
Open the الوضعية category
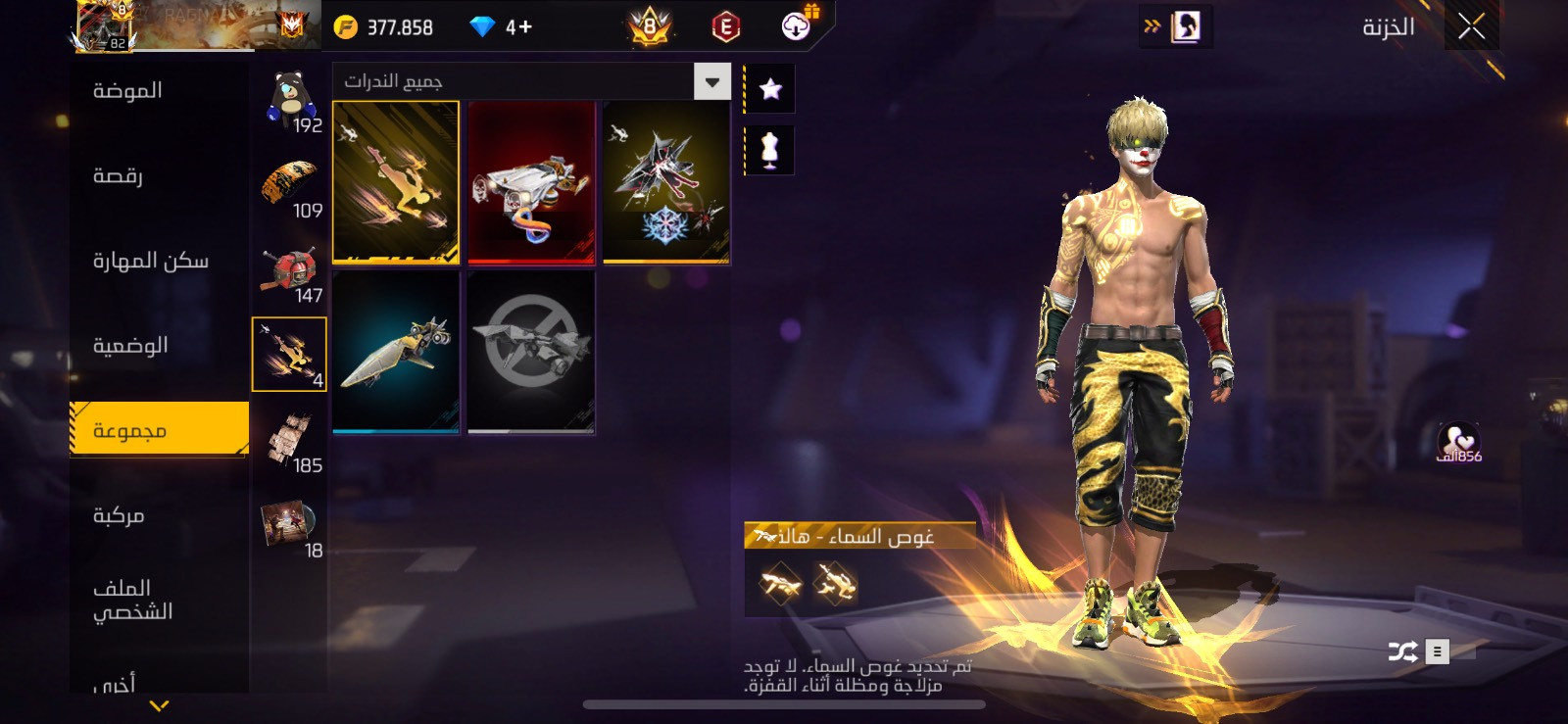(x=130, y=346)
